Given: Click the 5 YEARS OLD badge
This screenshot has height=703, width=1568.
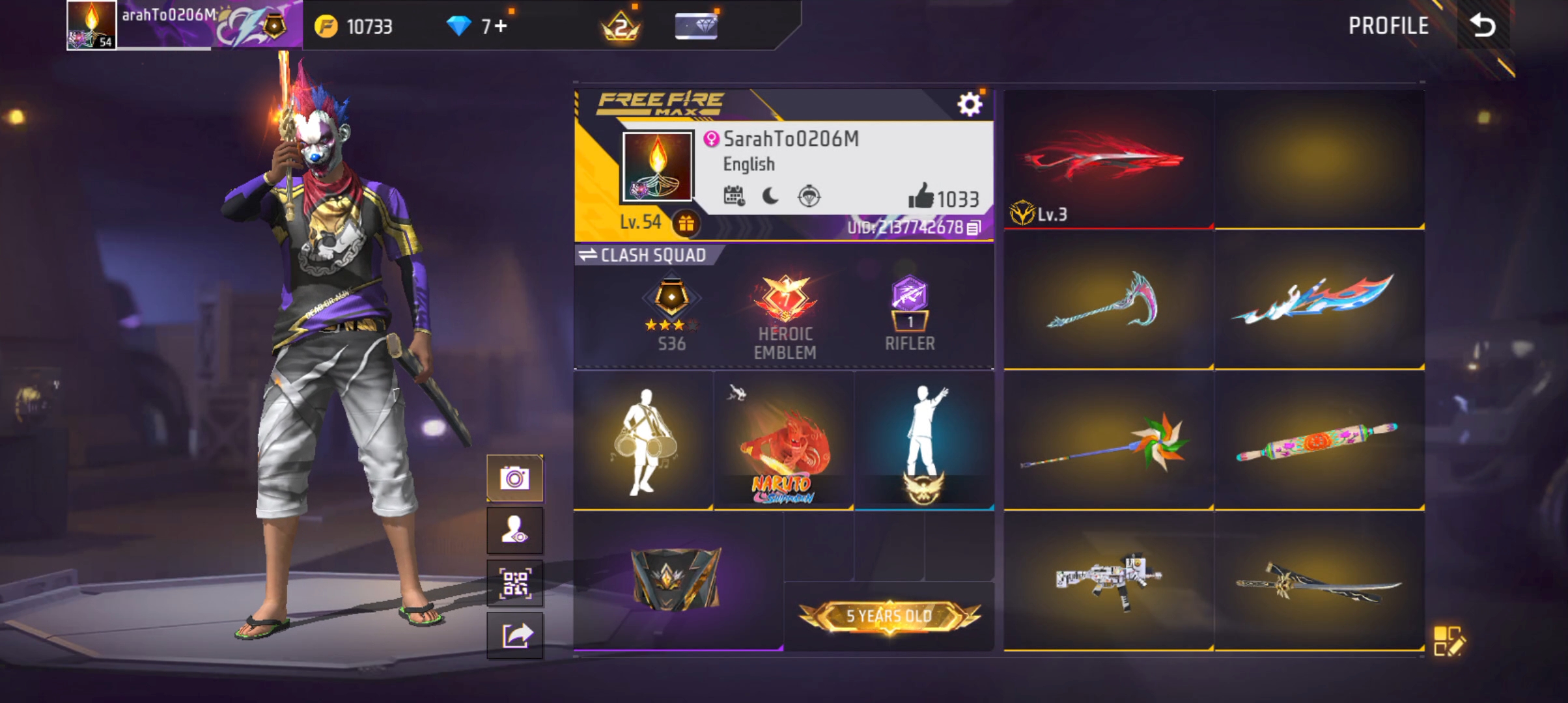Looking at the screenshot, I should coord(889,615).
